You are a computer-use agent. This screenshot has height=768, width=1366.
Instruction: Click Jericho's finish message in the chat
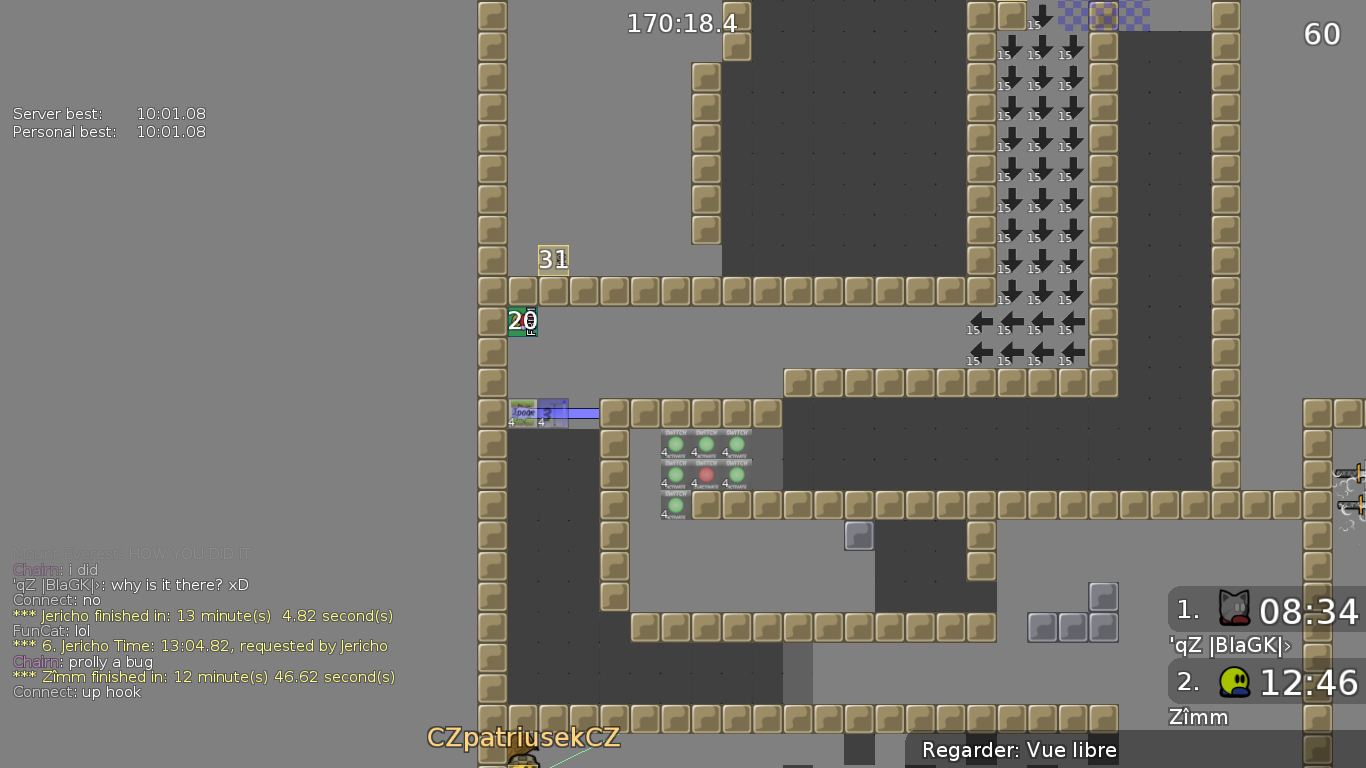click(x=200, y=616)
